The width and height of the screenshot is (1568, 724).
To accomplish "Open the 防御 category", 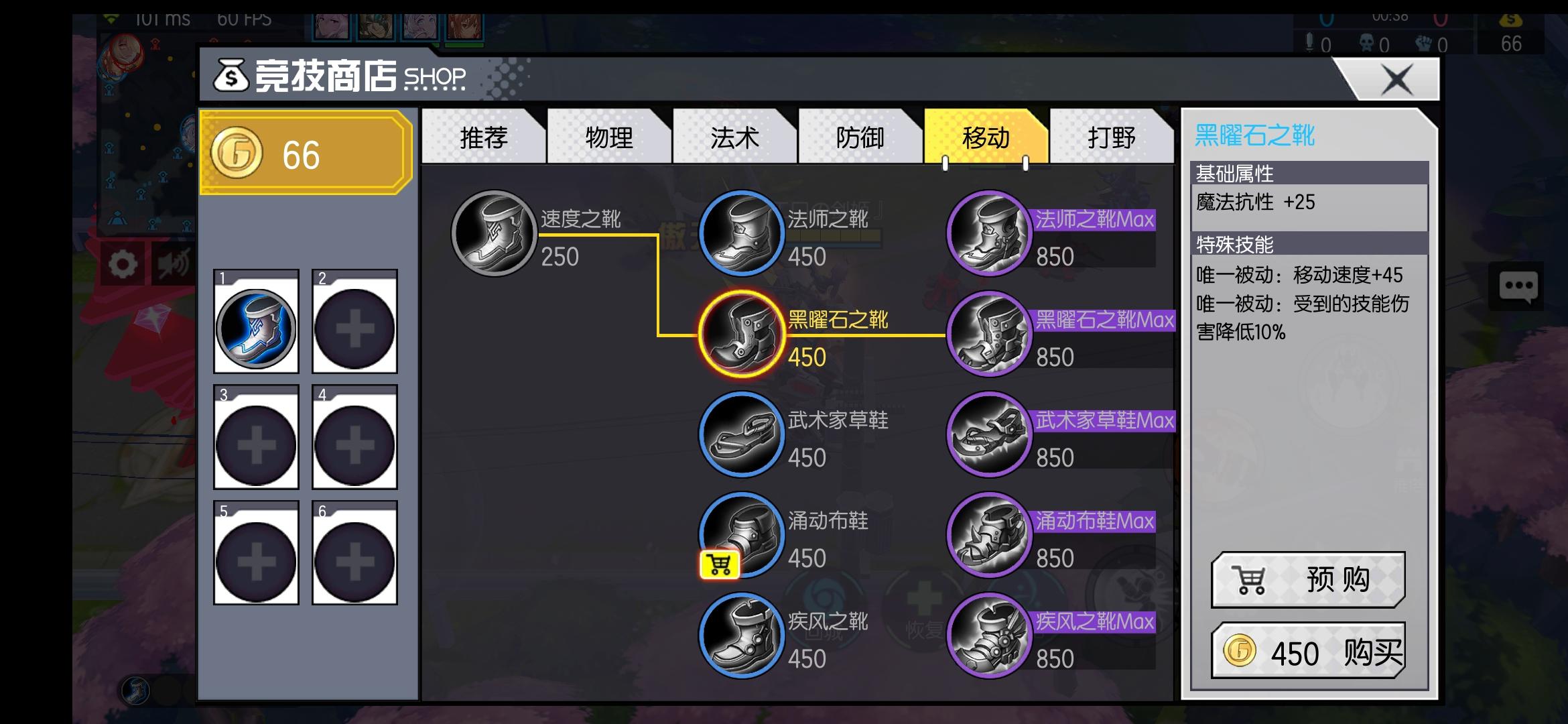I will click(858, 139).
